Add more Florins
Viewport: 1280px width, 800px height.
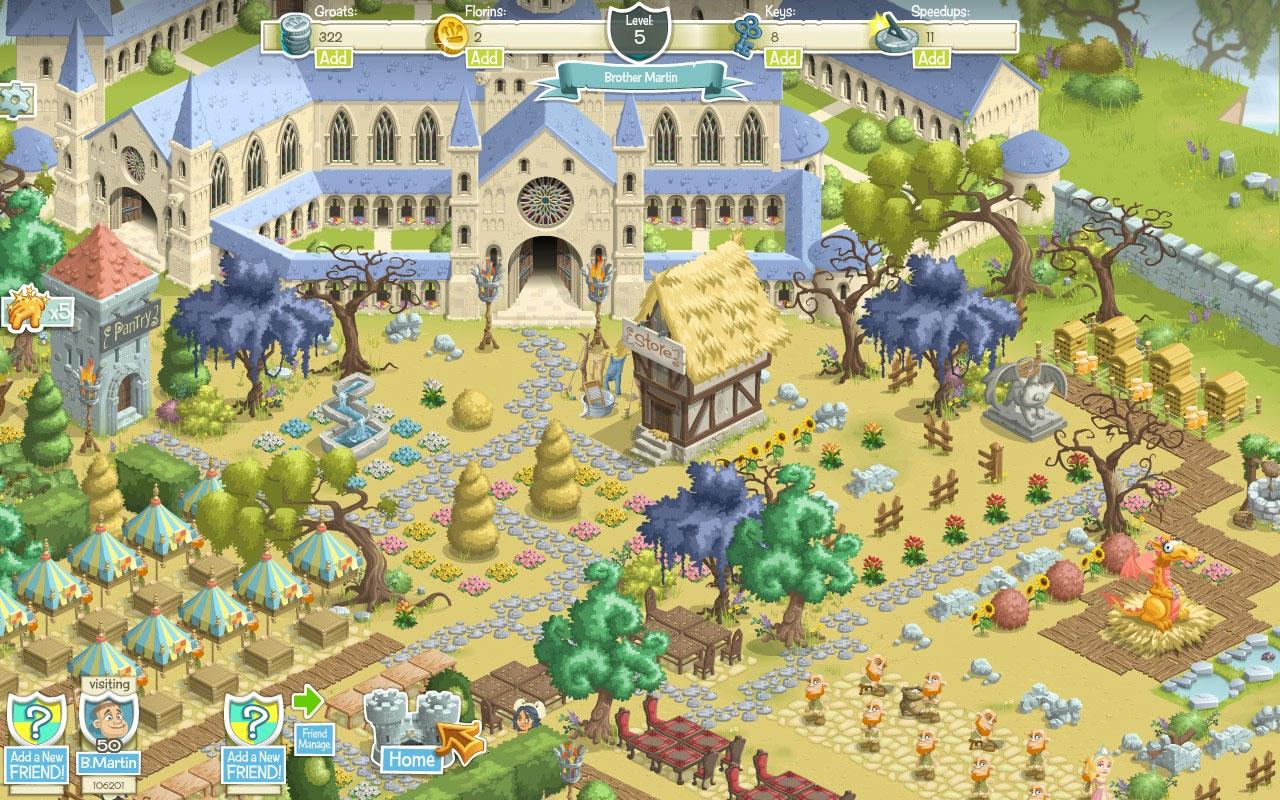click(x=485, y=58)
